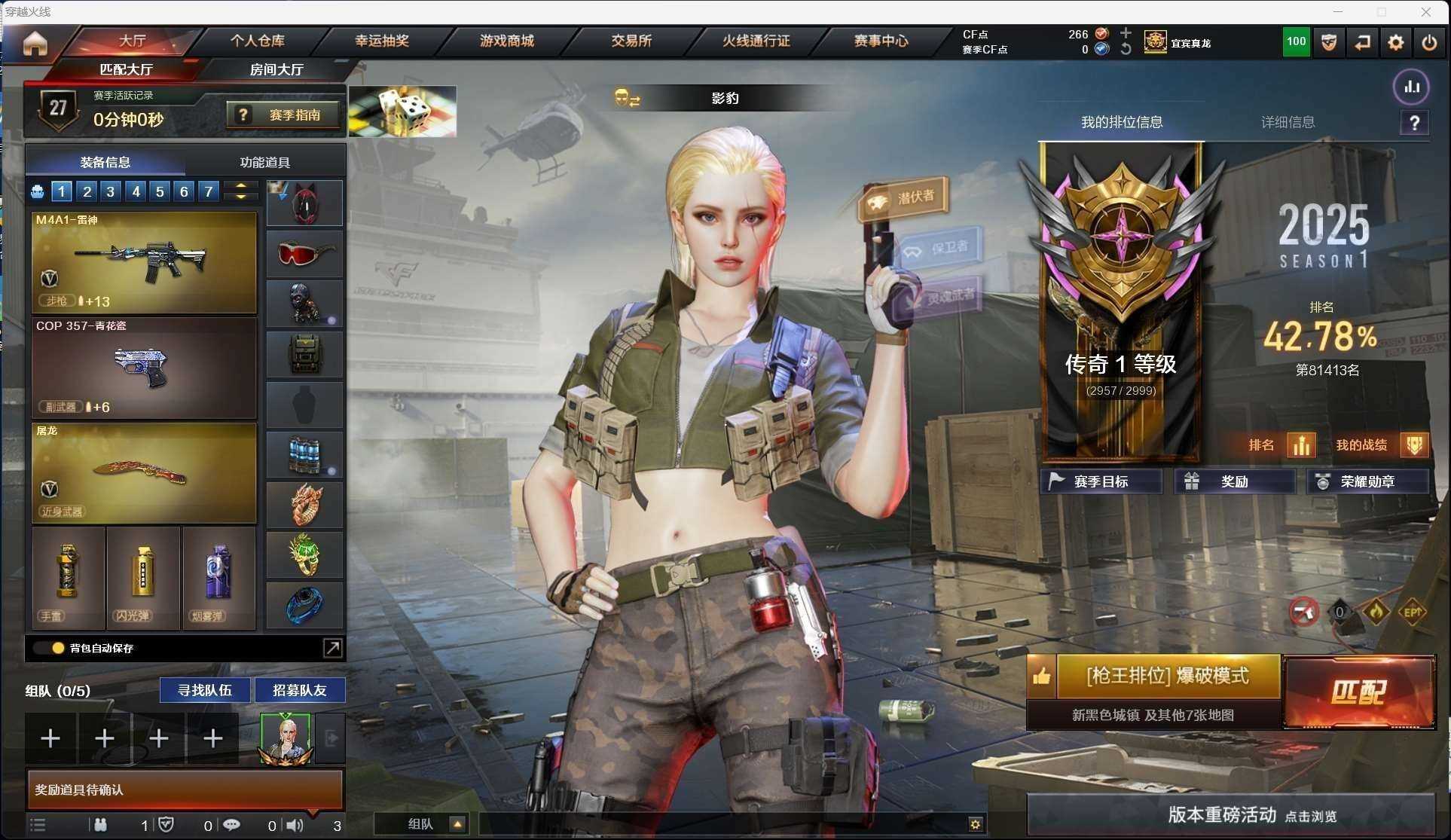The width and height of the screenshot is (1451, 840).
Task: Start matchmaking with the 匹配 button
Action: (x=1358, y=692)
